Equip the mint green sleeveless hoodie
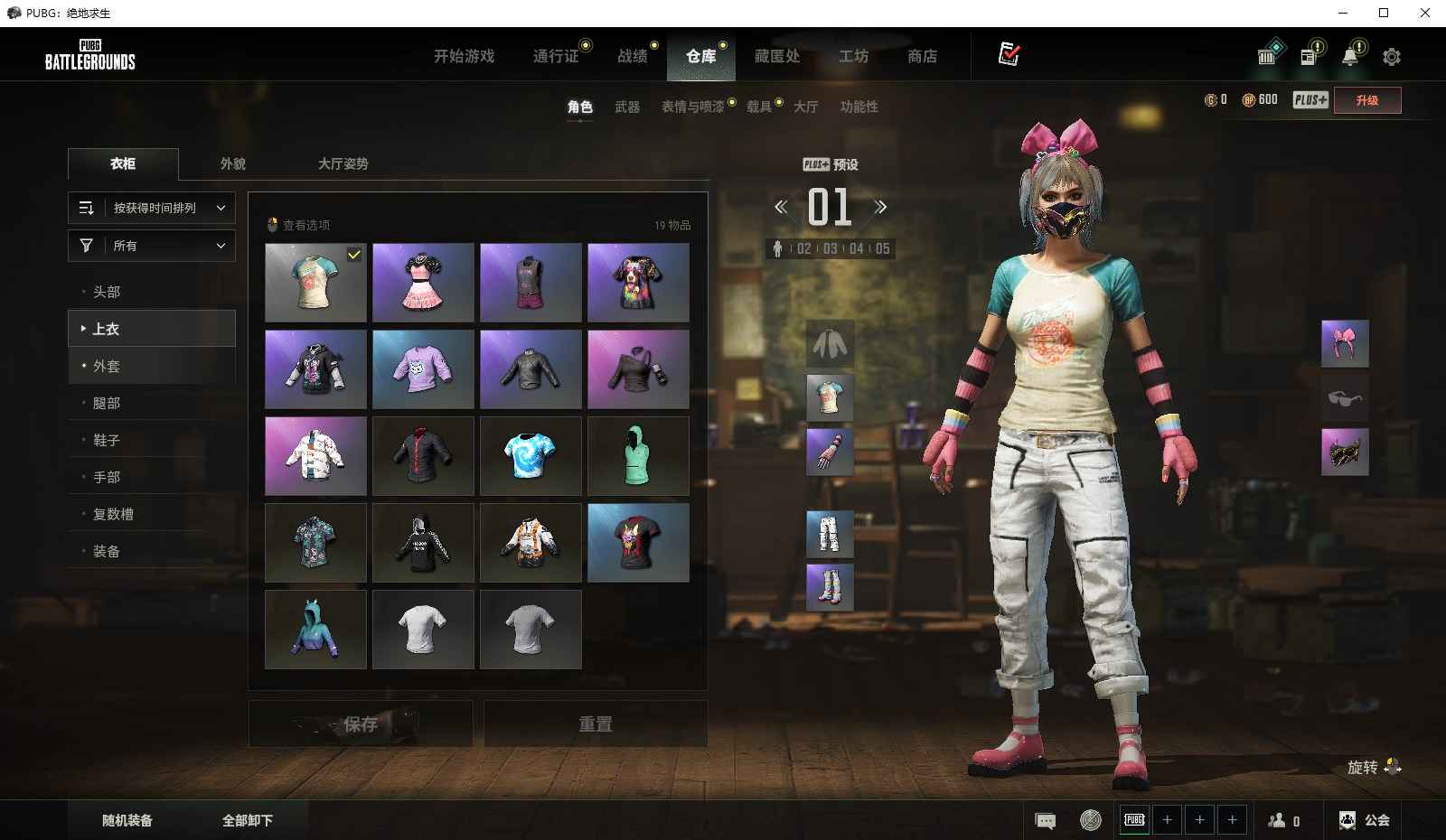Viewport: 1446px width, 840px height. [638, 455]
